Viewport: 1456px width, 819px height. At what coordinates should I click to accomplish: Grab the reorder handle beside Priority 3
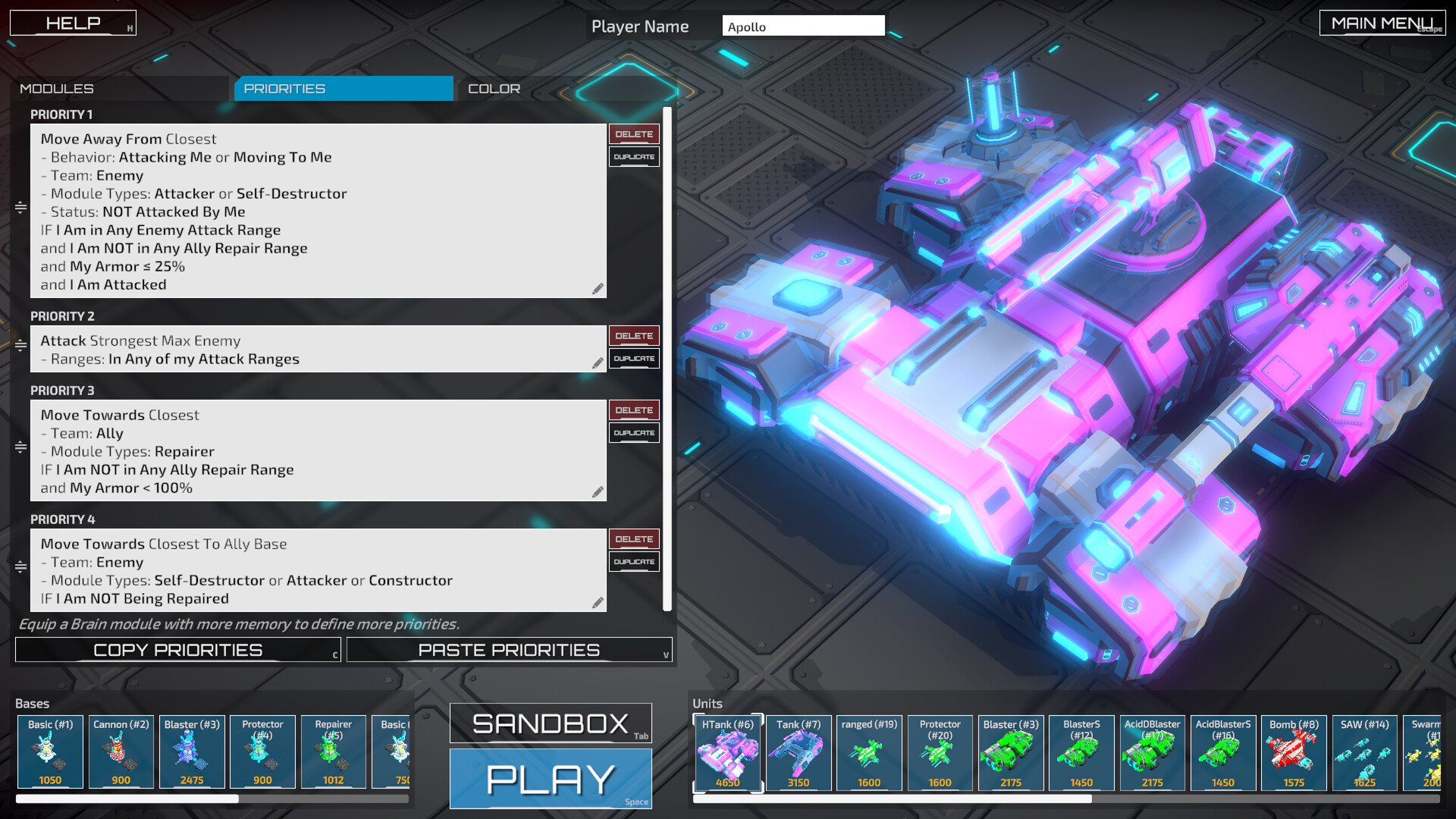(18, 449)
